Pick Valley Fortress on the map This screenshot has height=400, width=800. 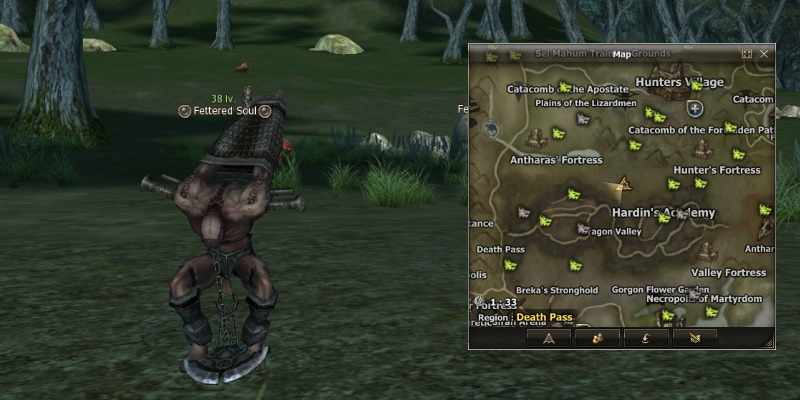coord(728,272)
